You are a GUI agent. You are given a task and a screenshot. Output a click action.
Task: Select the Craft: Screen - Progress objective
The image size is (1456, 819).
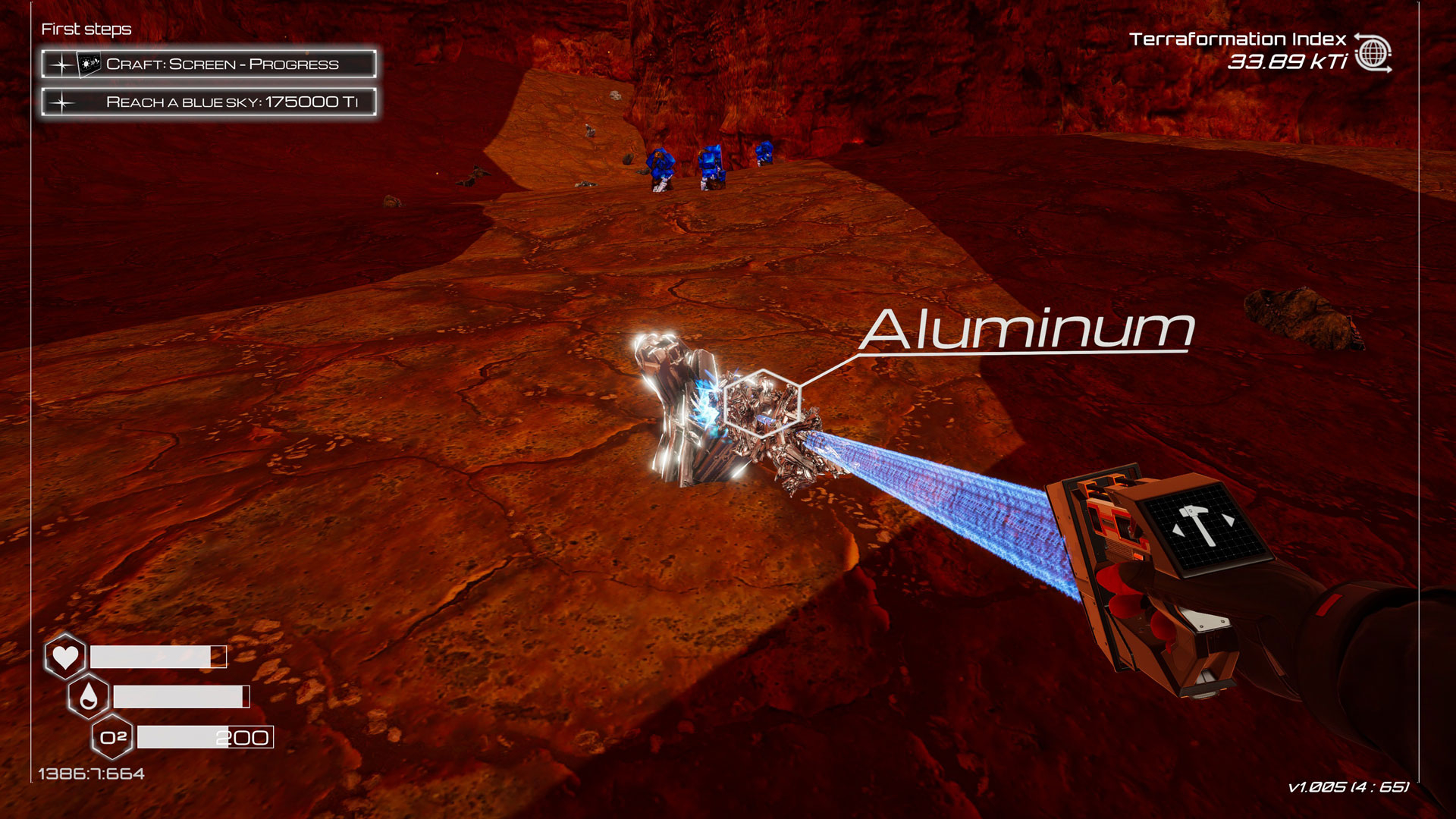[x=209, y=64]
